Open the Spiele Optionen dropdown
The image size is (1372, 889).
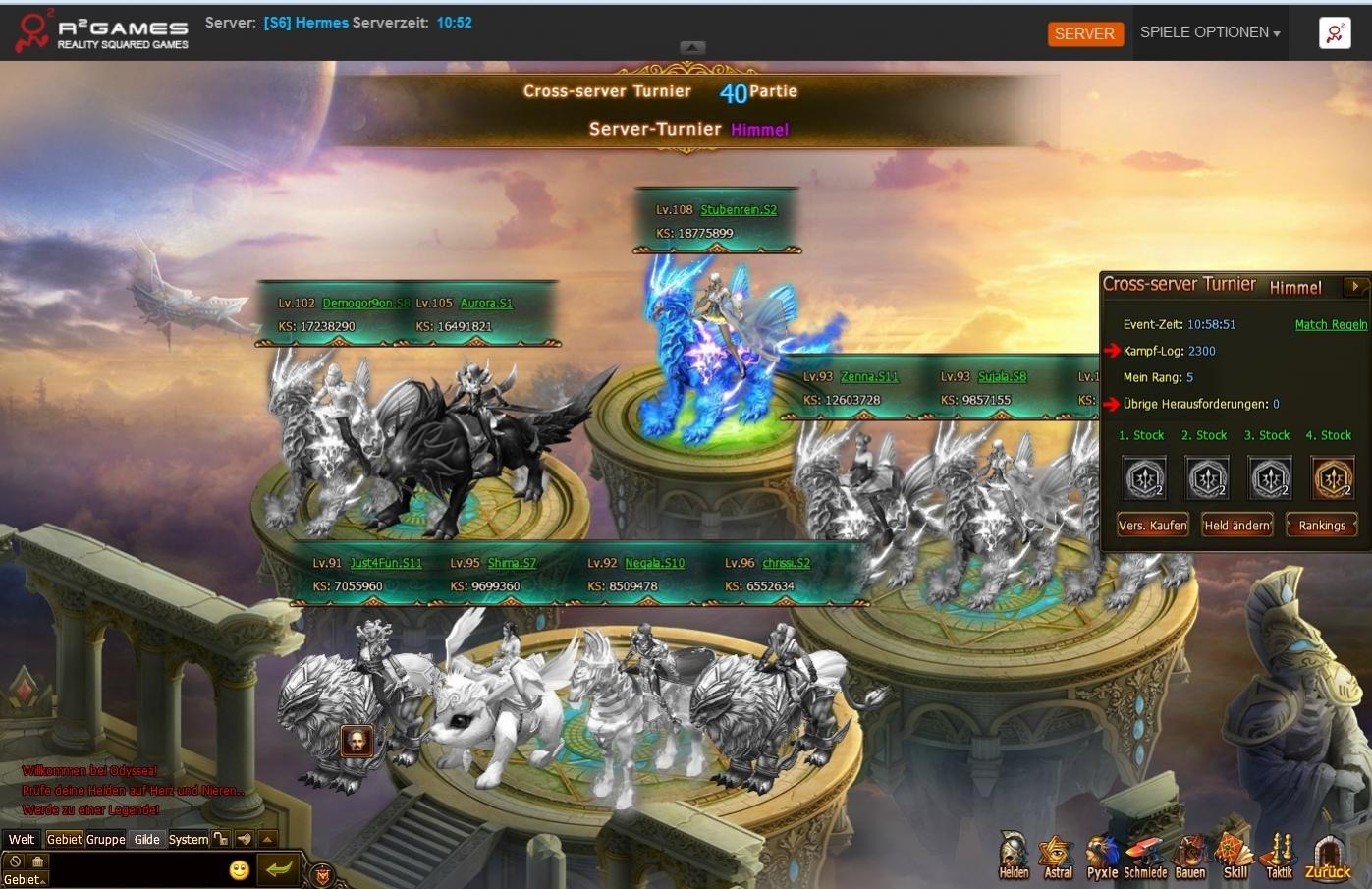click(1209, 32)
